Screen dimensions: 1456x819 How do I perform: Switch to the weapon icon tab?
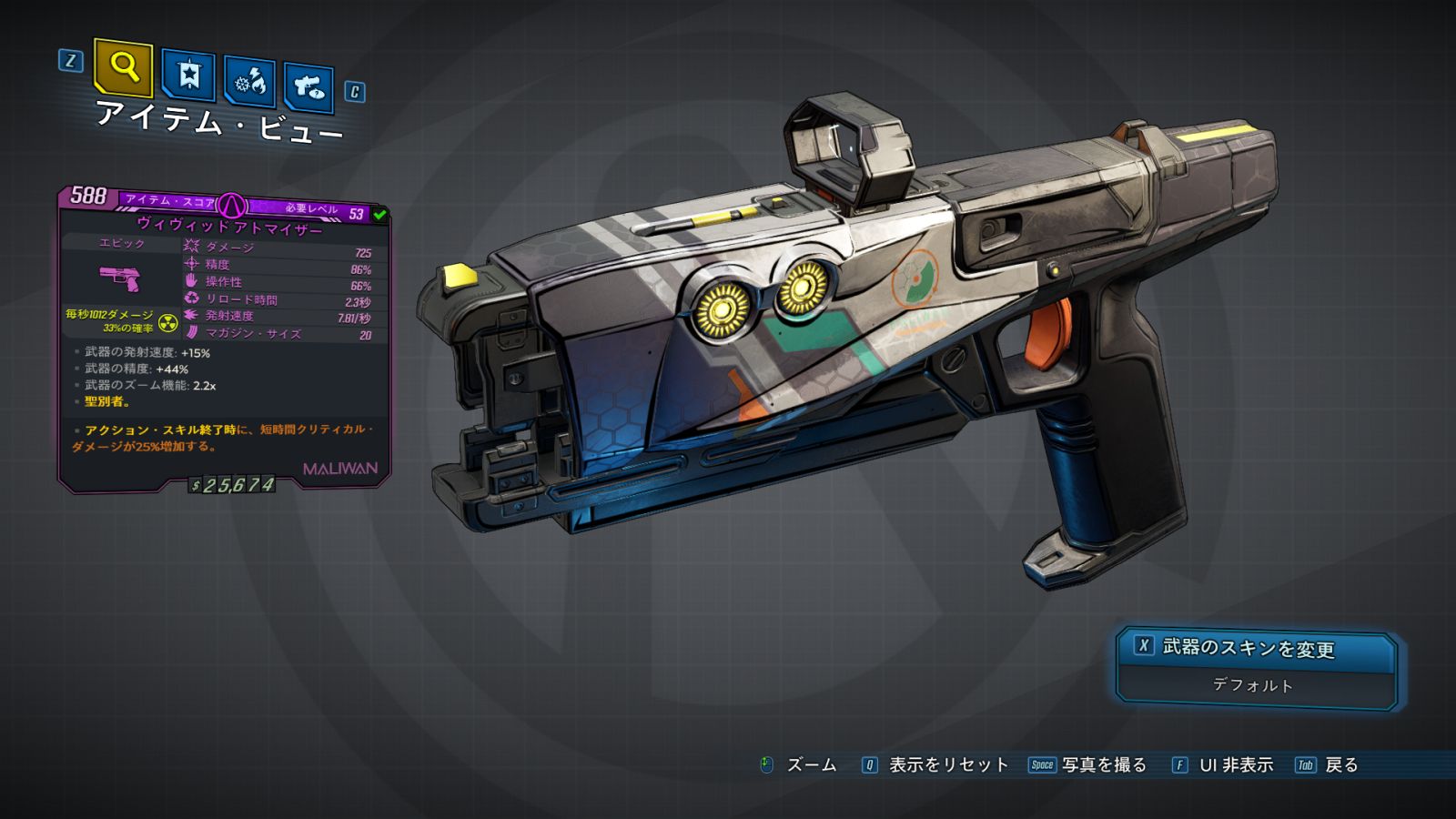308,88
